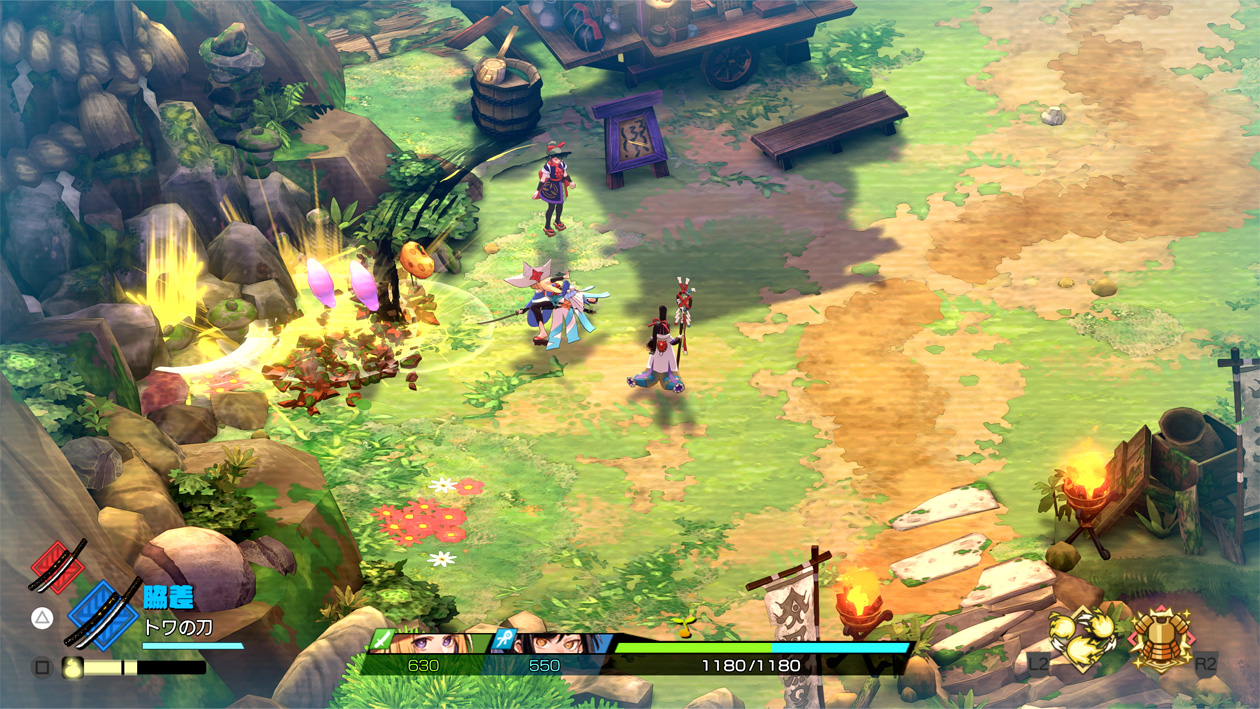
Task: Select the blue 脇差 wakizashi weapon icon
Action: 103,613
